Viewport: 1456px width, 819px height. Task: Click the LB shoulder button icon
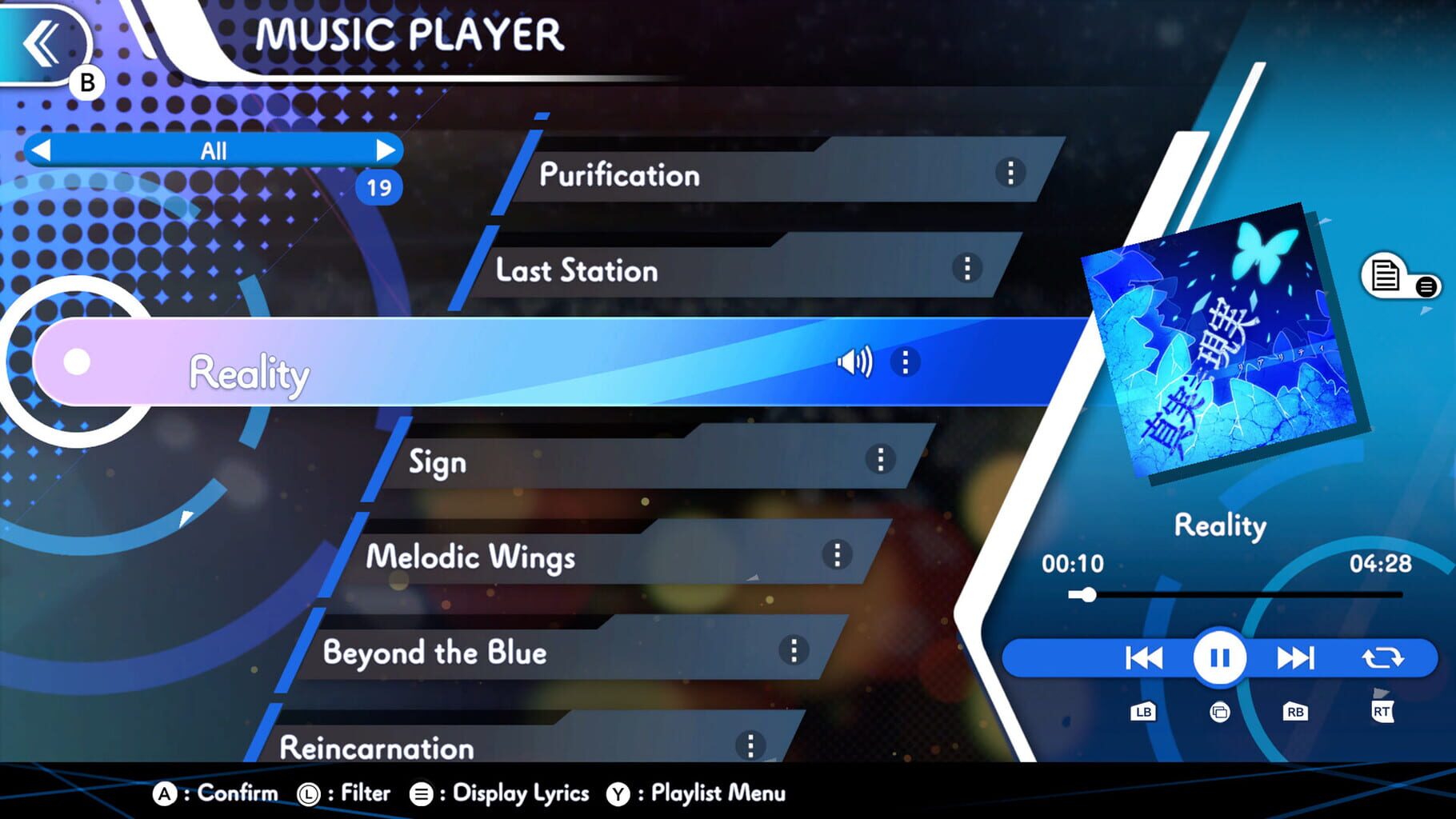(x=1143, y=711)
